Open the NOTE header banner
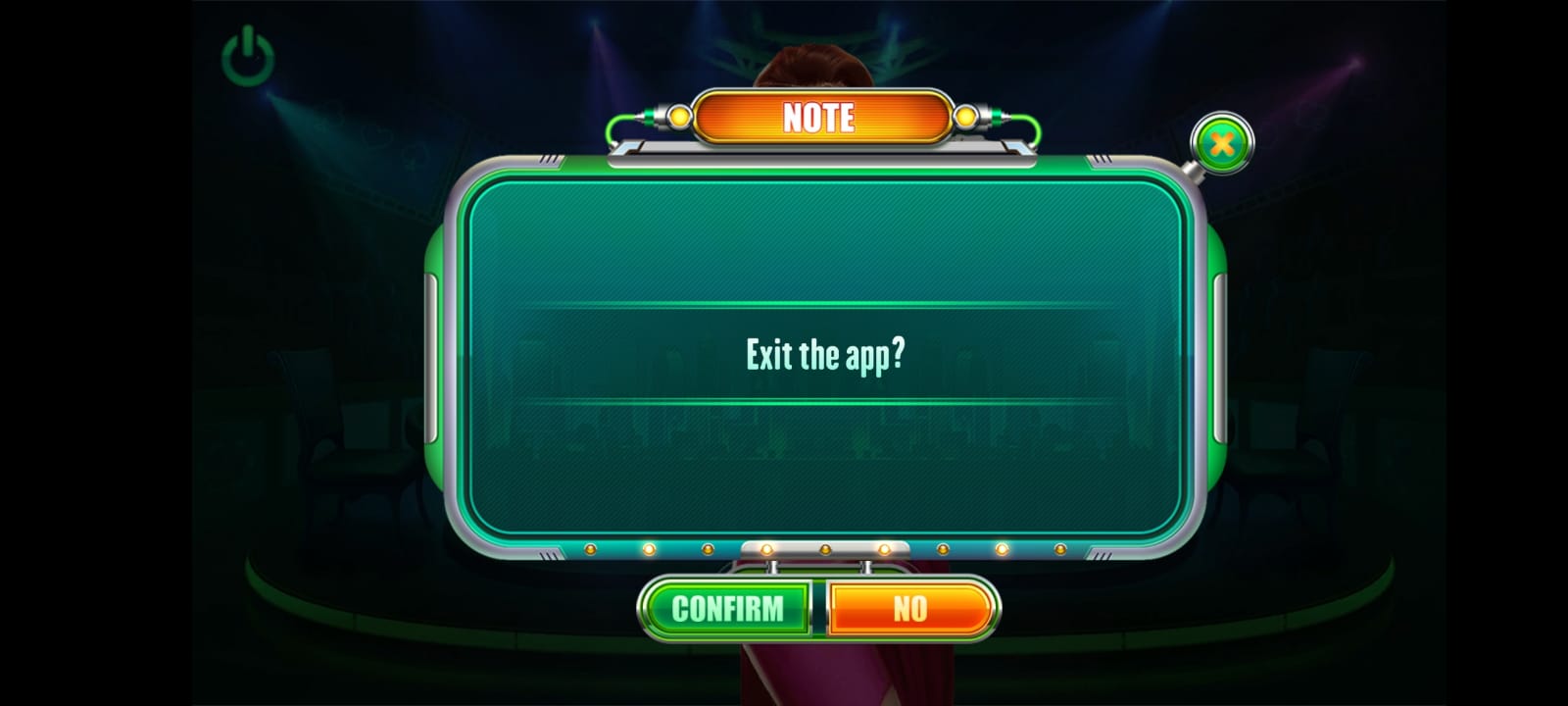 [823, 118]
